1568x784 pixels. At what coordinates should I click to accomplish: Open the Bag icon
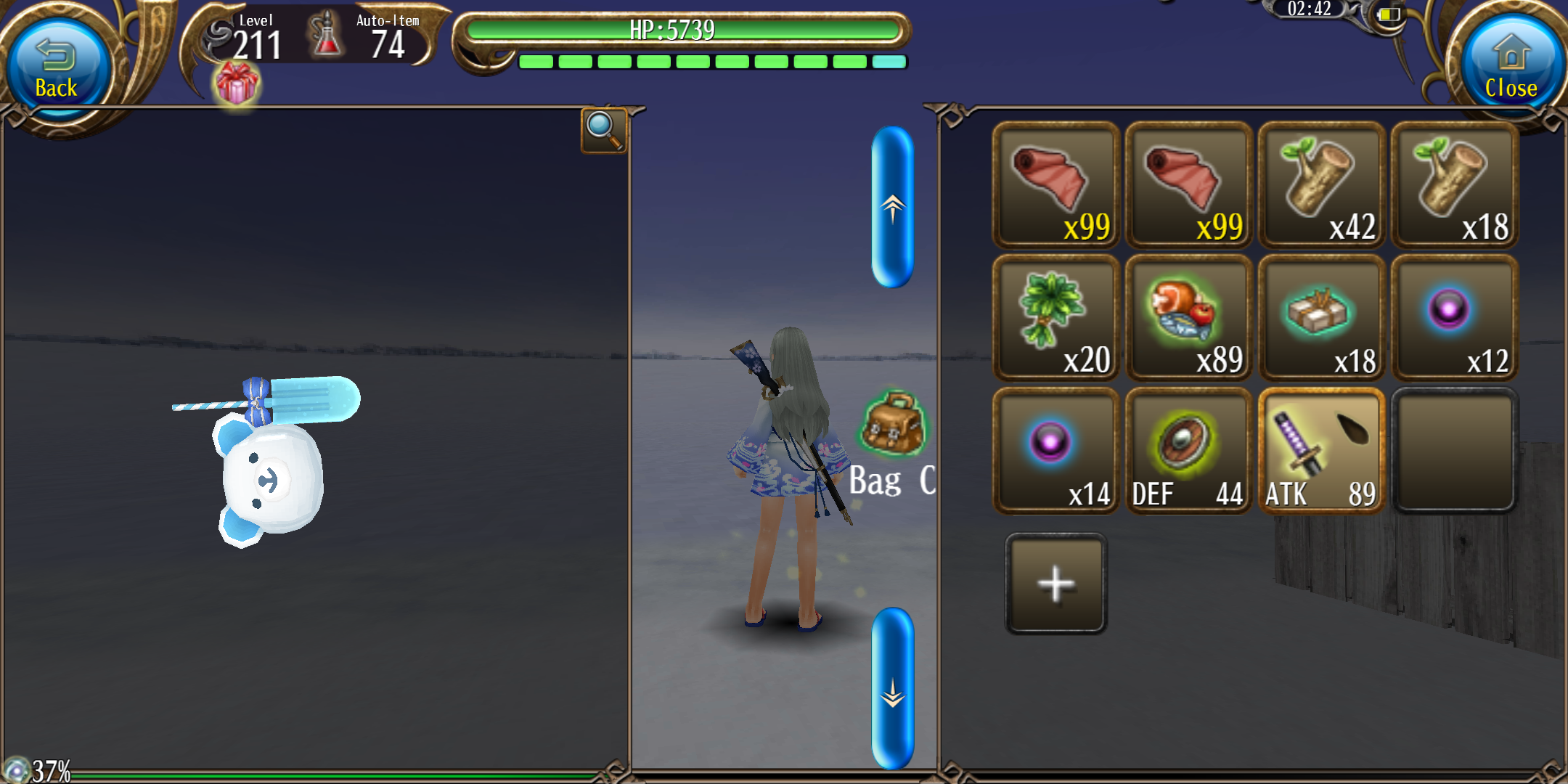pyautogui.click(x=892, y=425)
